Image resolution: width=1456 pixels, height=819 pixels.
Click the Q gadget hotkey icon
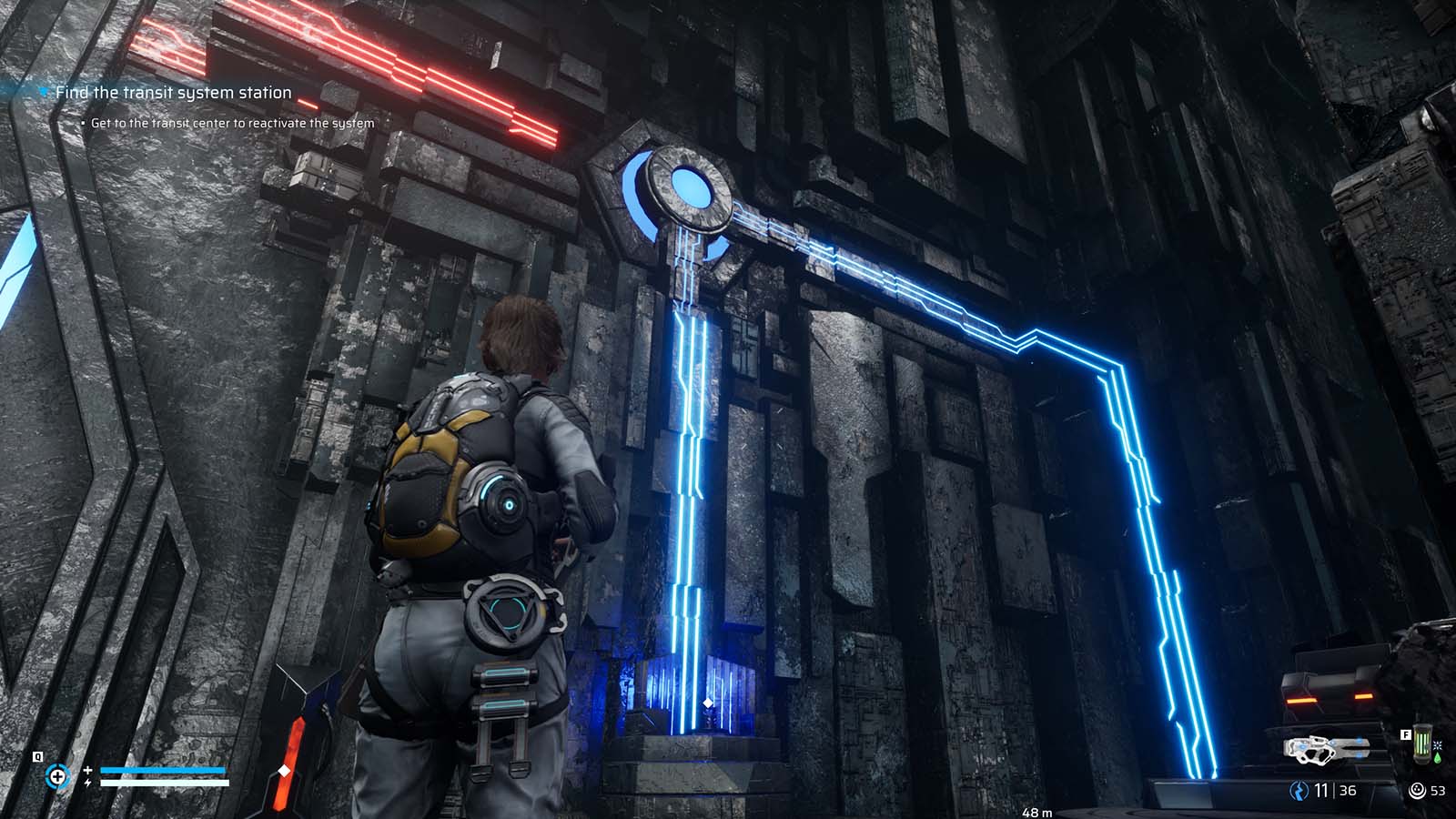pos(37,757)
